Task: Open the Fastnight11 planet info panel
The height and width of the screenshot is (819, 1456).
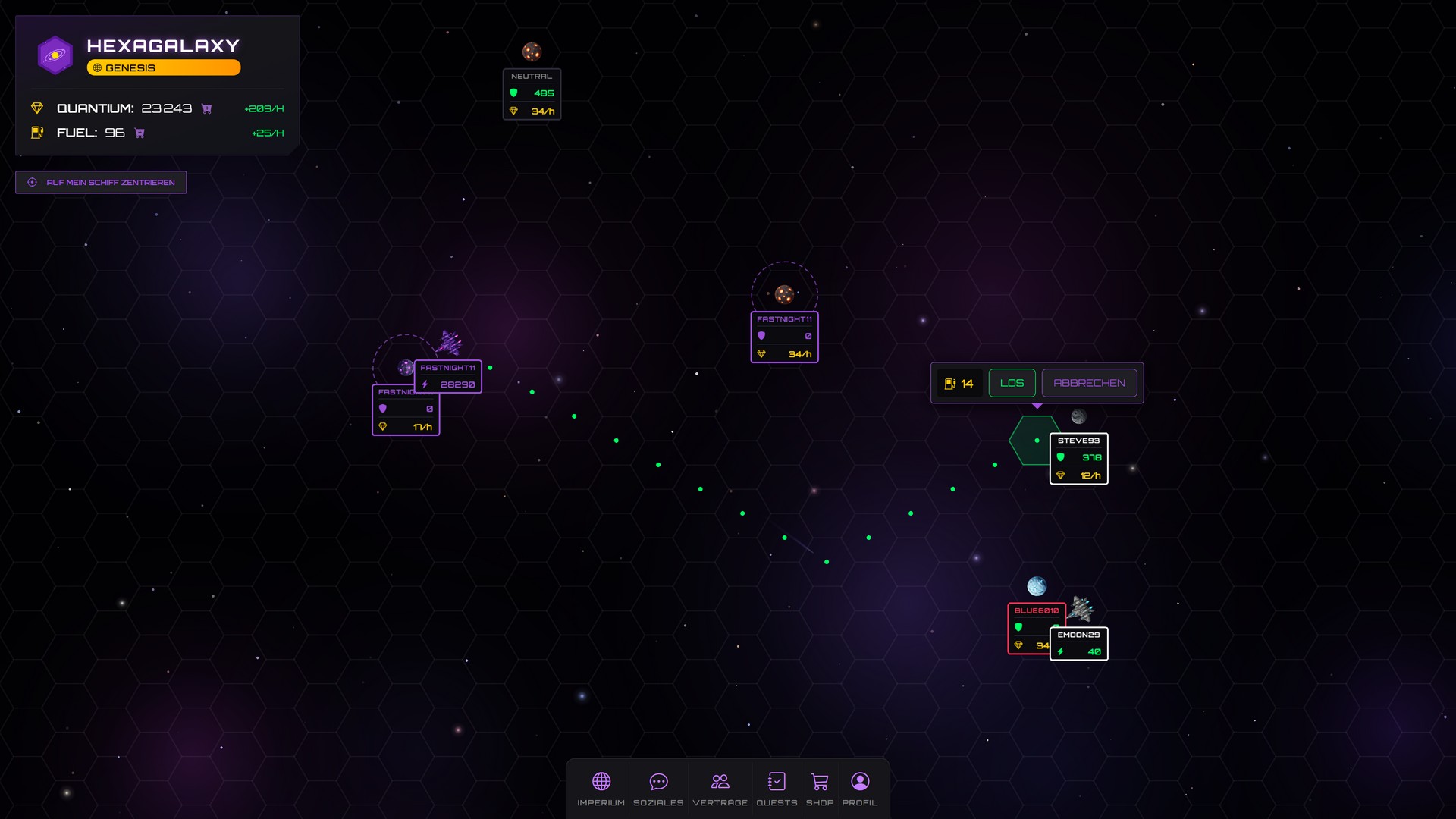Action: (784, 337)
